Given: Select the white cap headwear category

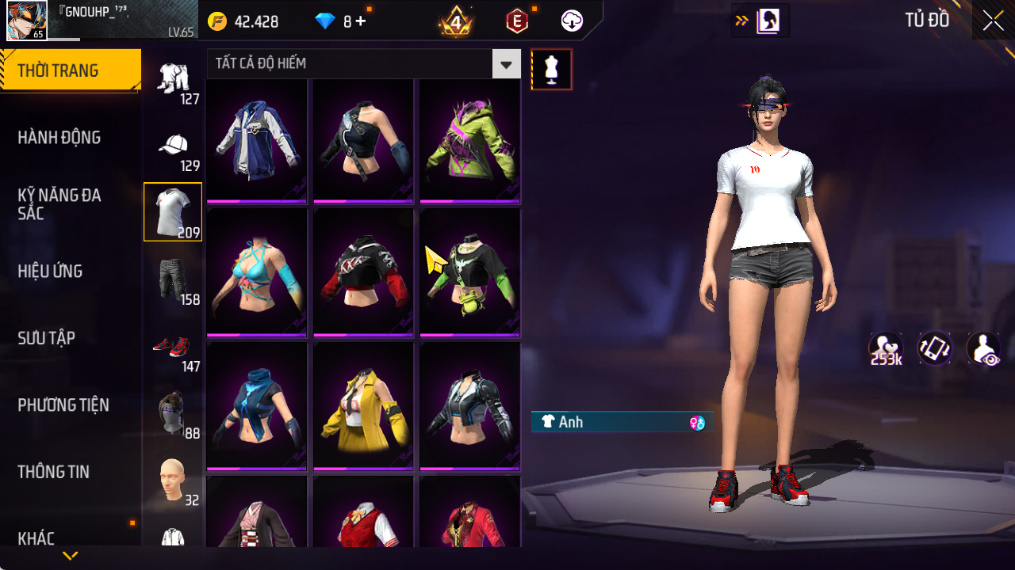Looking at the screenshot, I should click(x=172, y=146).
